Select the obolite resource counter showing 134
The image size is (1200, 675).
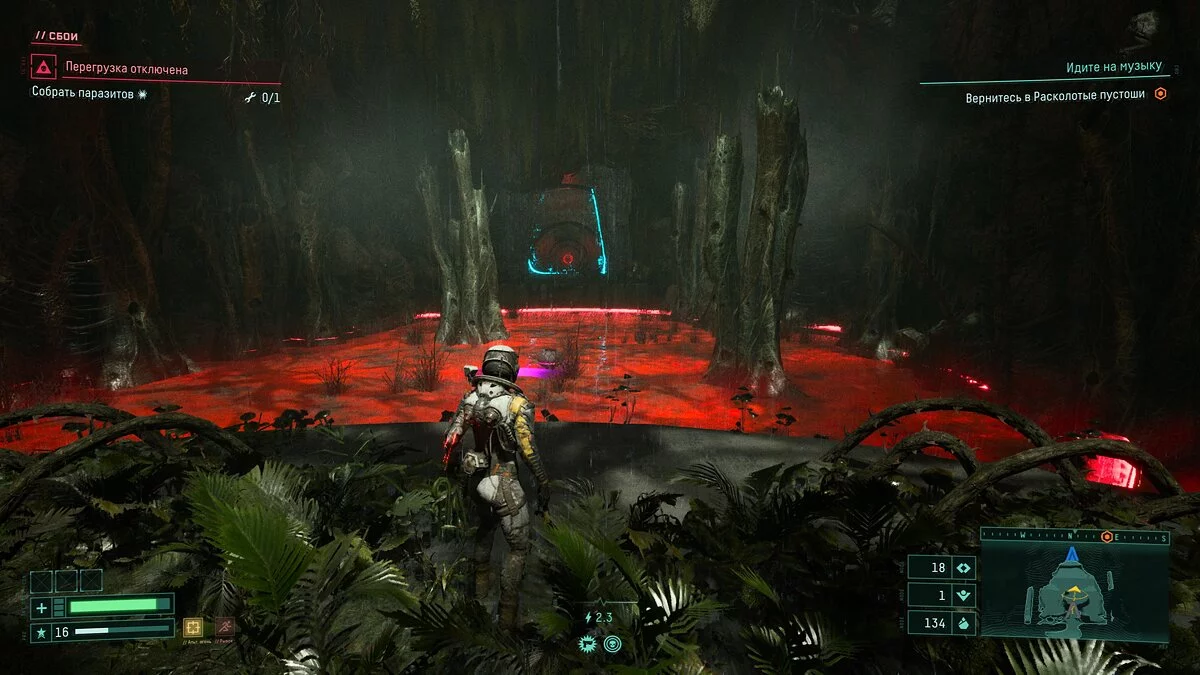(941, 623)
